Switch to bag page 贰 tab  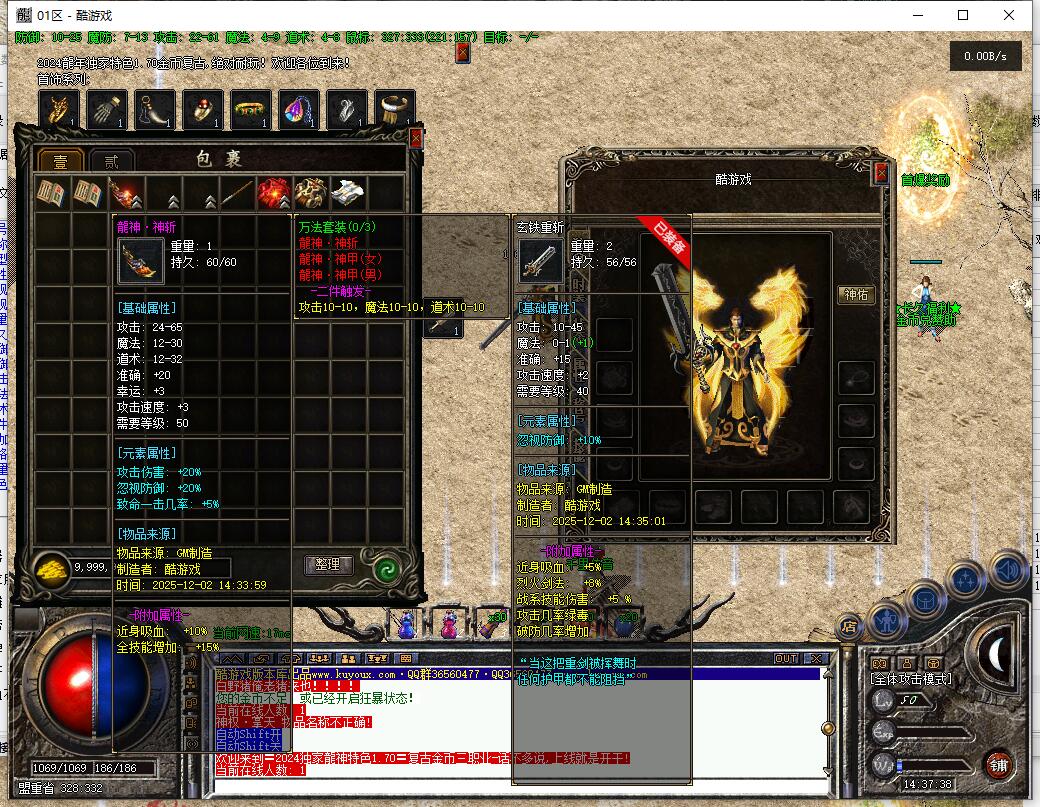[111, 162]
